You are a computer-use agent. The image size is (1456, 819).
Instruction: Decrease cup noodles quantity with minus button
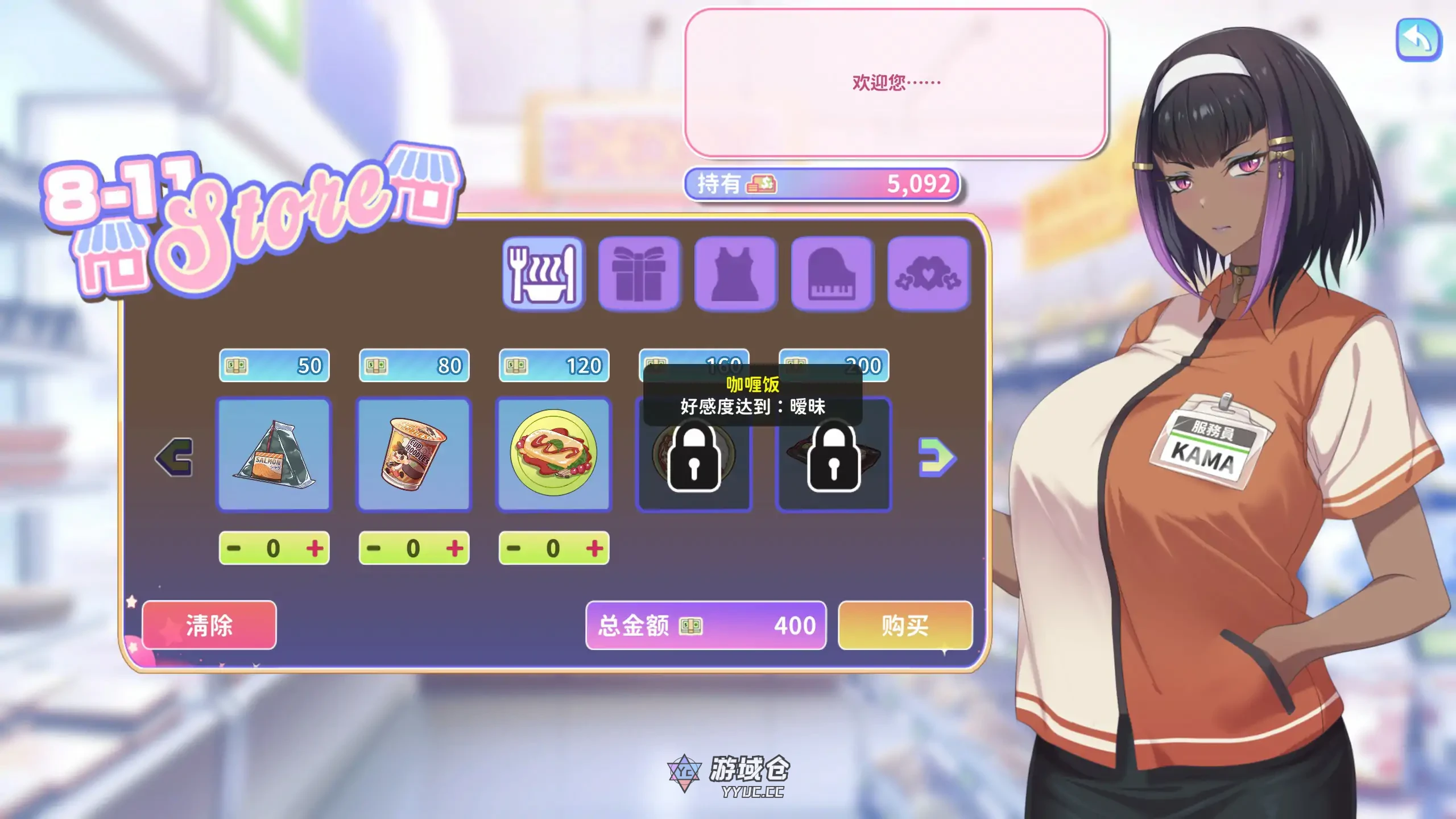[373, 547]
